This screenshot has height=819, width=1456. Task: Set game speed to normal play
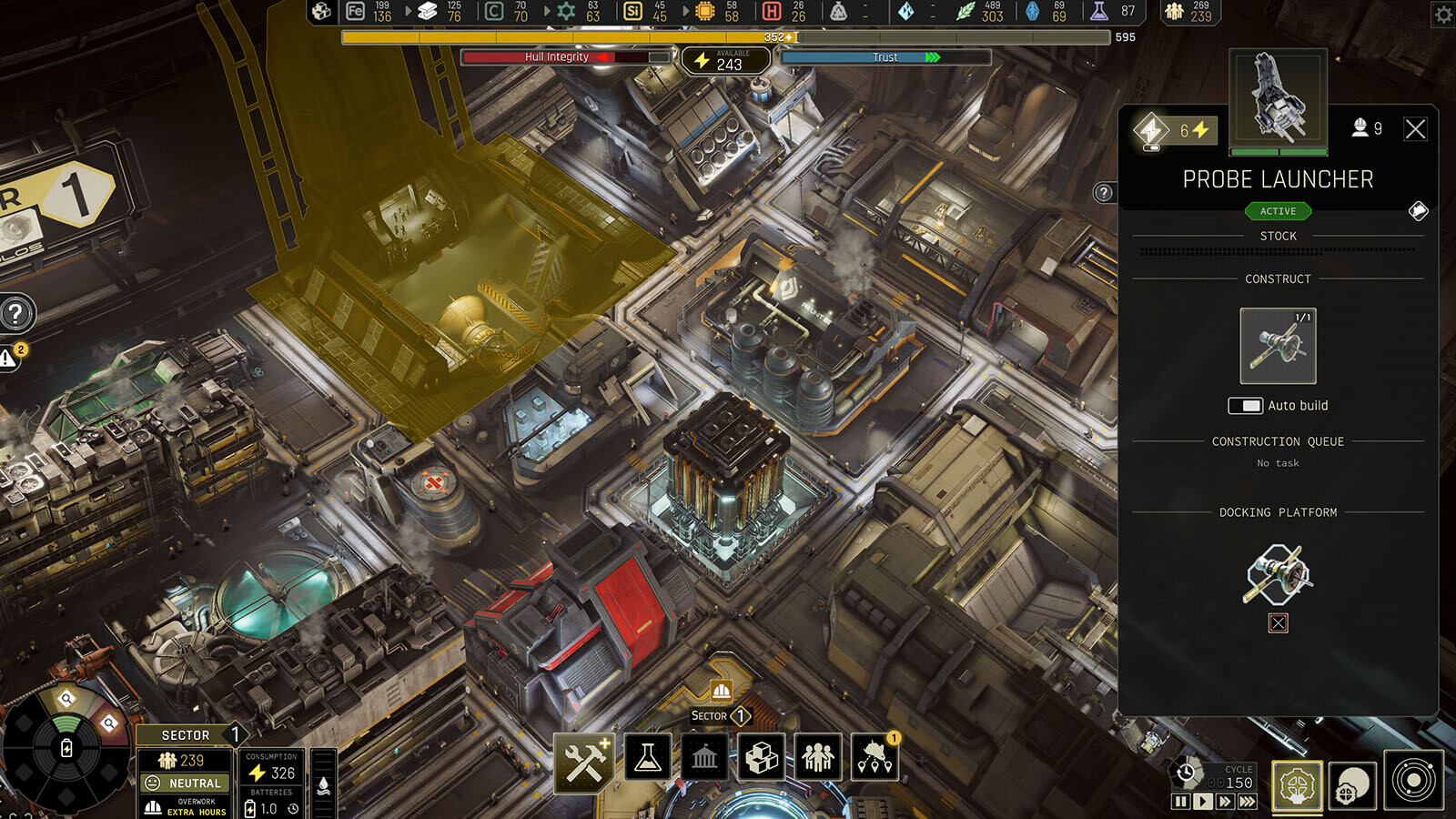[x=1203, y=802]
